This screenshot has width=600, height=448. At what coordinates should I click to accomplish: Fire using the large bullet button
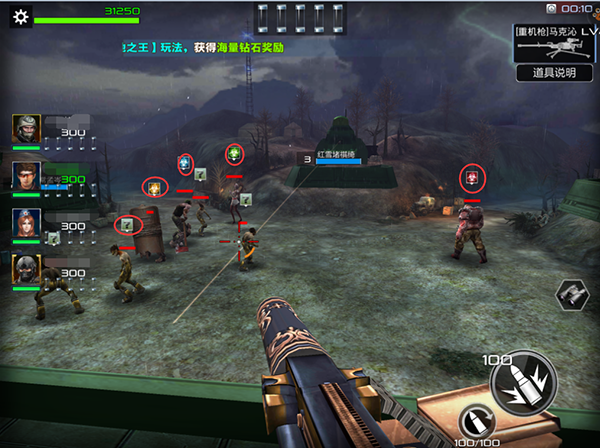tap(518, 377)
